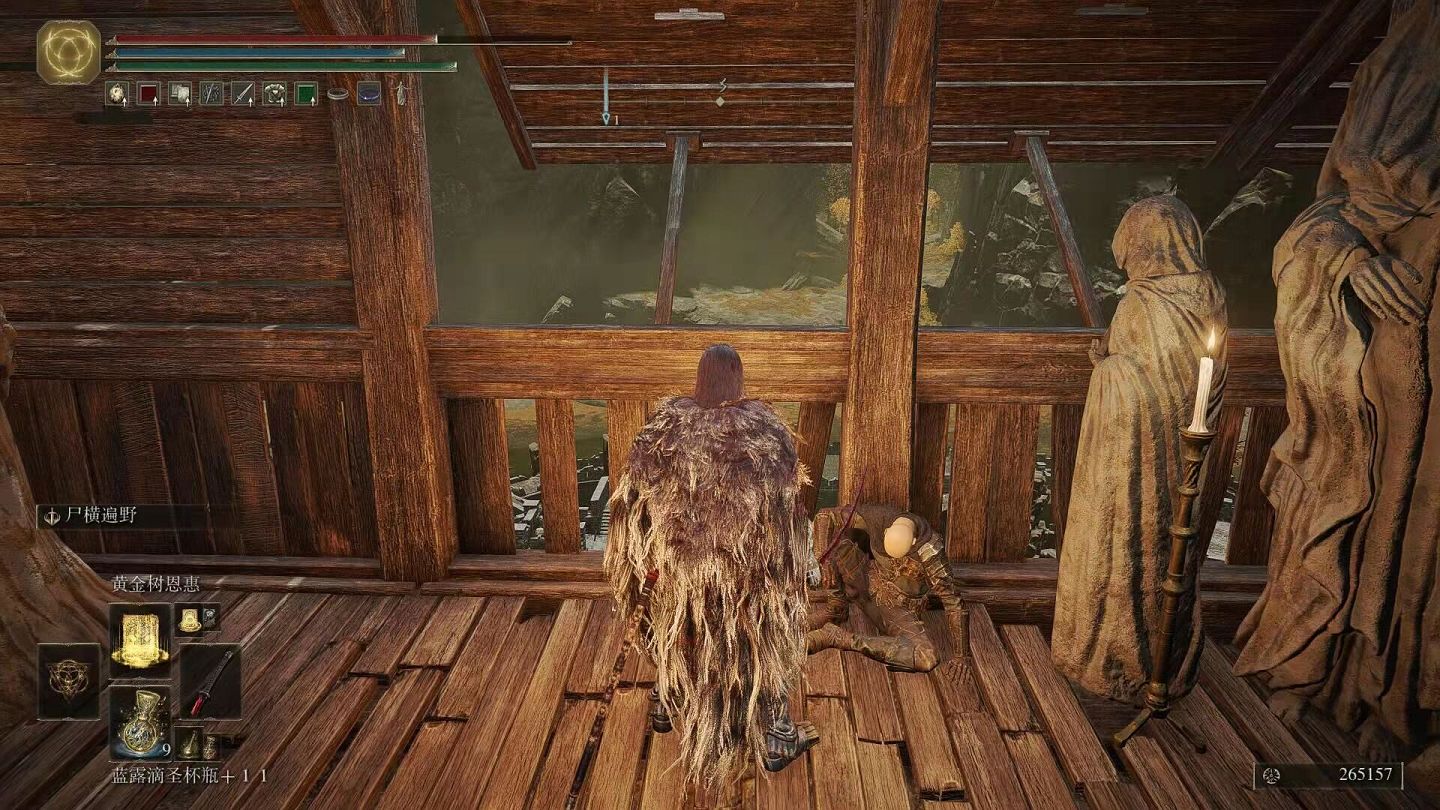The image size is (1440, 810).
Task: Inspect the red square buff icon
Action: coord(148,93)
